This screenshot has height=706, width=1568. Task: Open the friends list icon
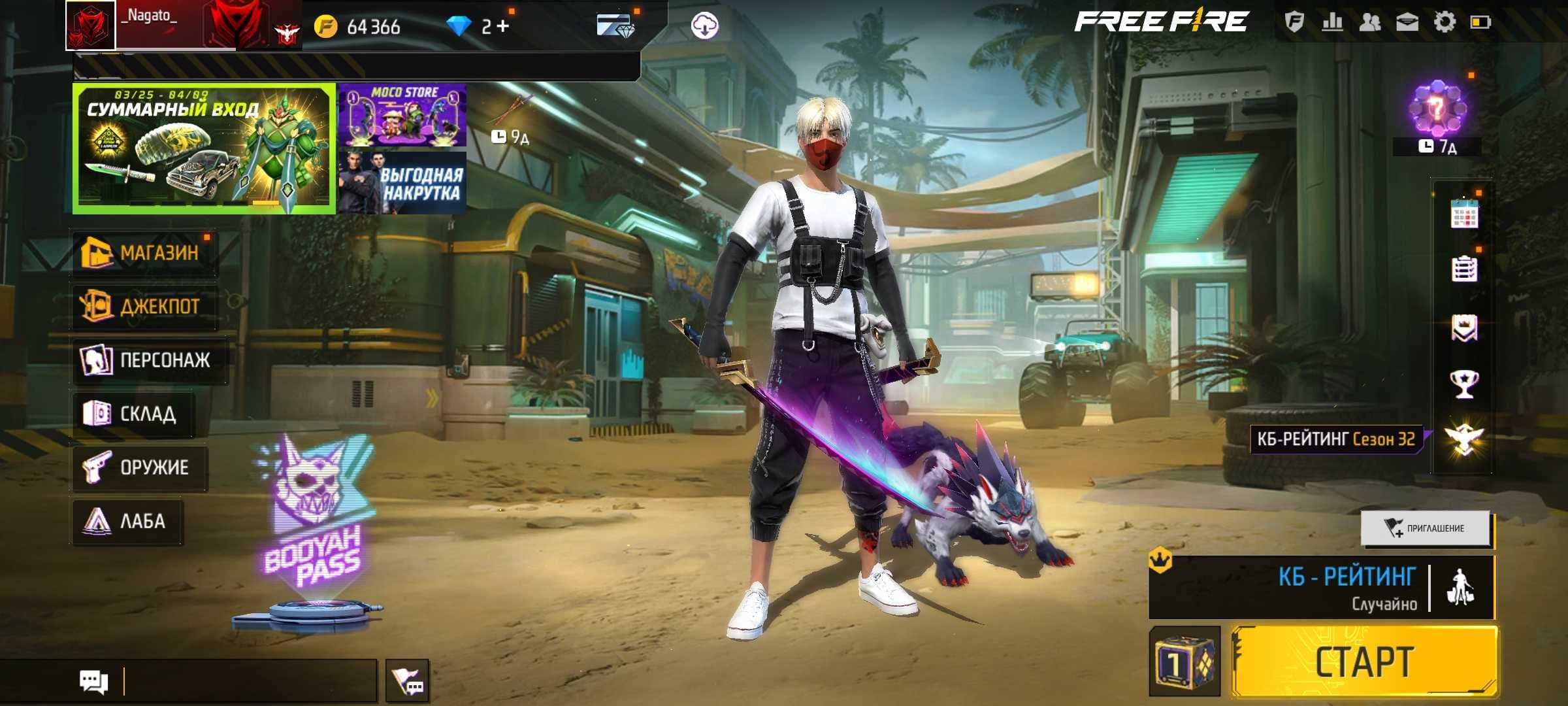click(x=1370, y=22)
